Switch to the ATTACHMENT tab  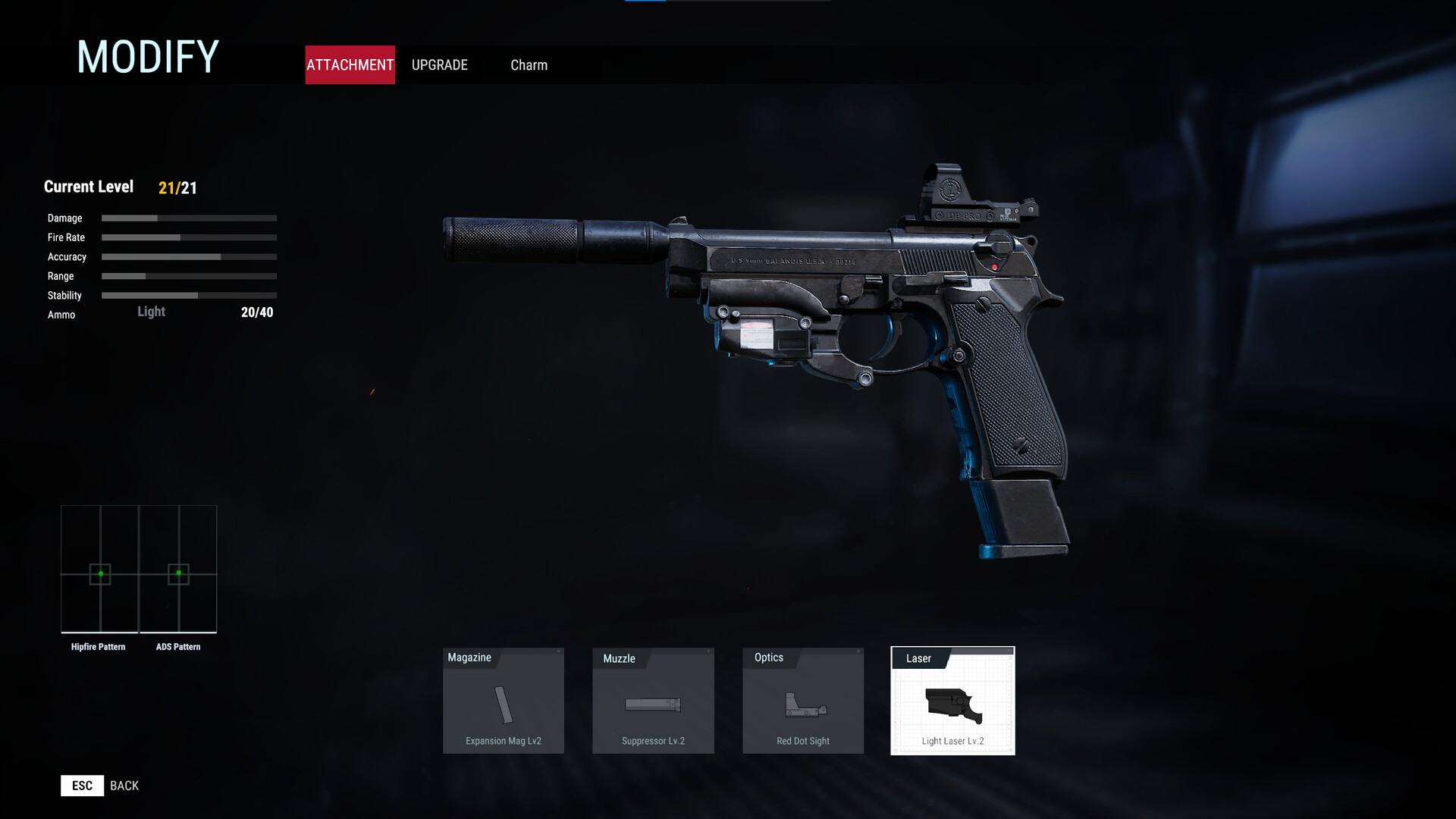tap(350, 65)
